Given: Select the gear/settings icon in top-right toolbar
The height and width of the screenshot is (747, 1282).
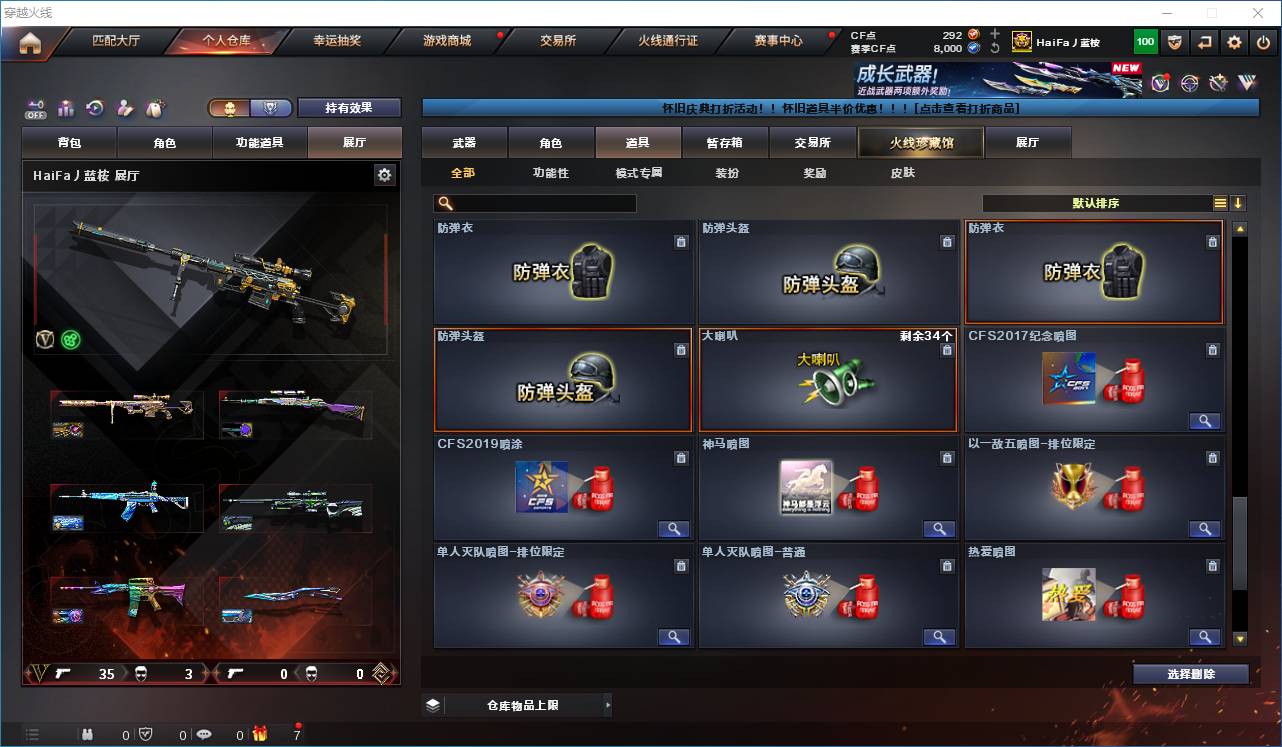Looking at the screenshot, I should click(x=1233, y=41).
